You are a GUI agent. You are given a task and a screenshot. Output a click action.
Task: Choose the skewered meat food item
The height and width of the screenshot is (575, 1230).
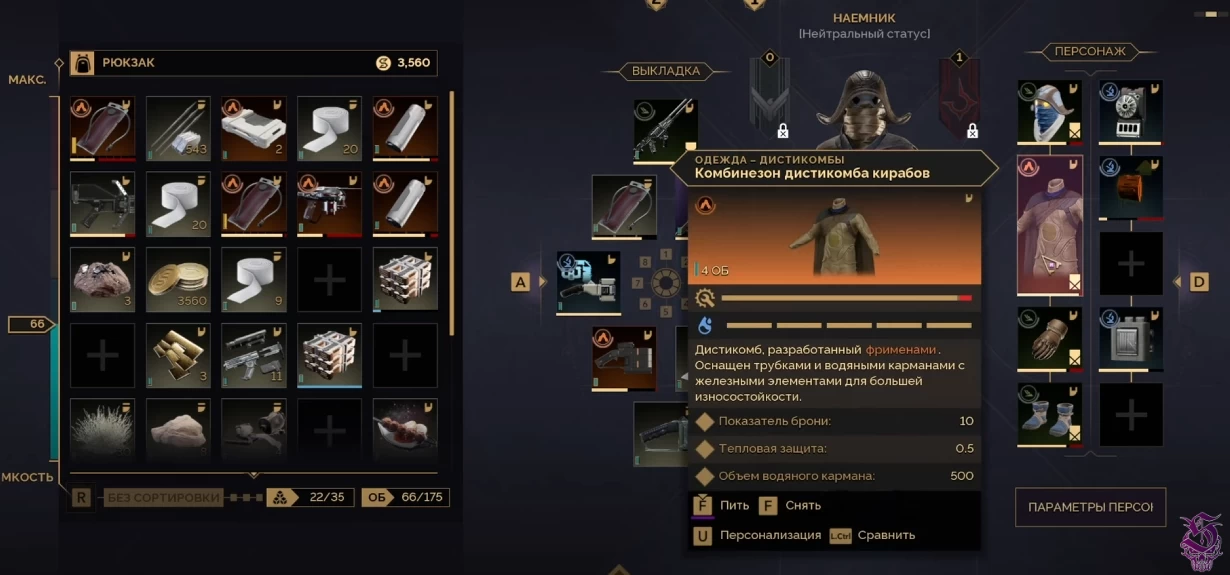tap(405, 428)
